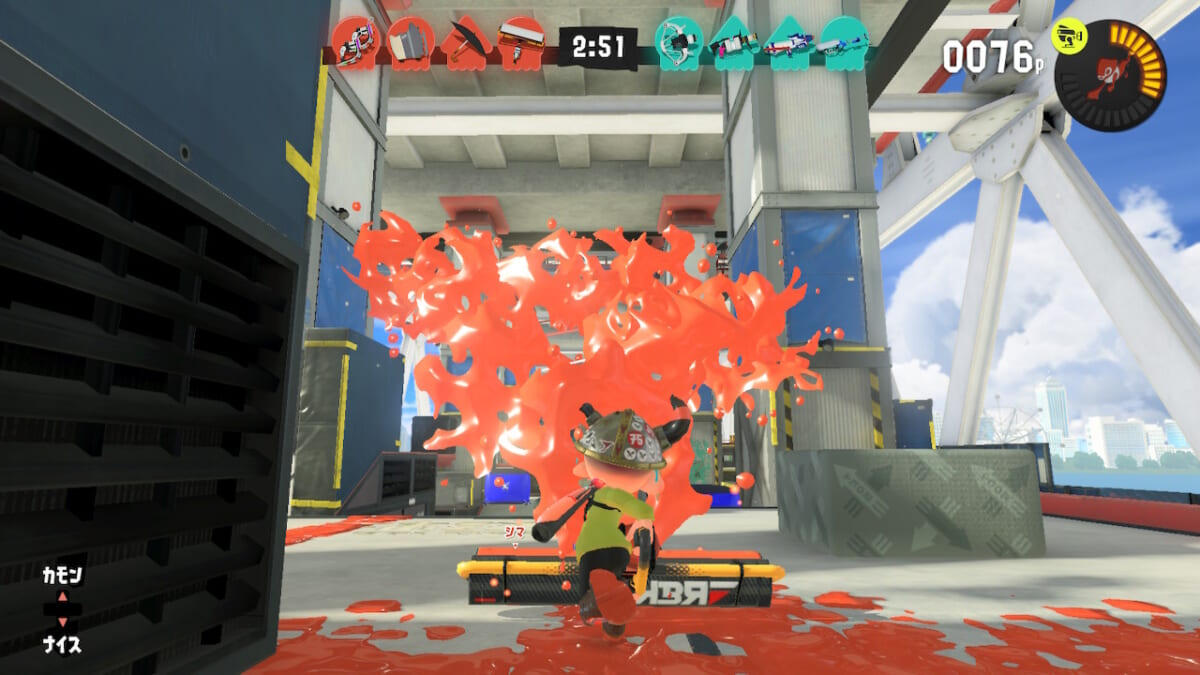This screenshot has height=675, width=1200.
Task: Click the orange team's grey slosher icon
Action: point(409,42)
